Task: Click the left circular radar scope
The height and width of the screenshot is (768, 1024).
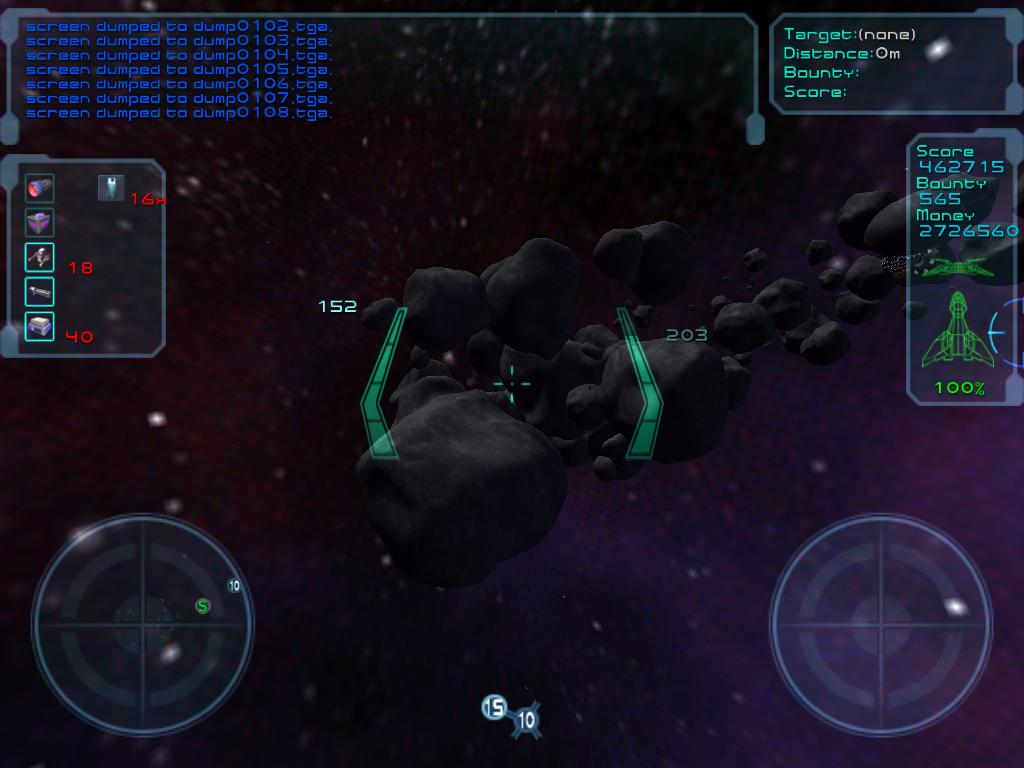Action: 143,625
